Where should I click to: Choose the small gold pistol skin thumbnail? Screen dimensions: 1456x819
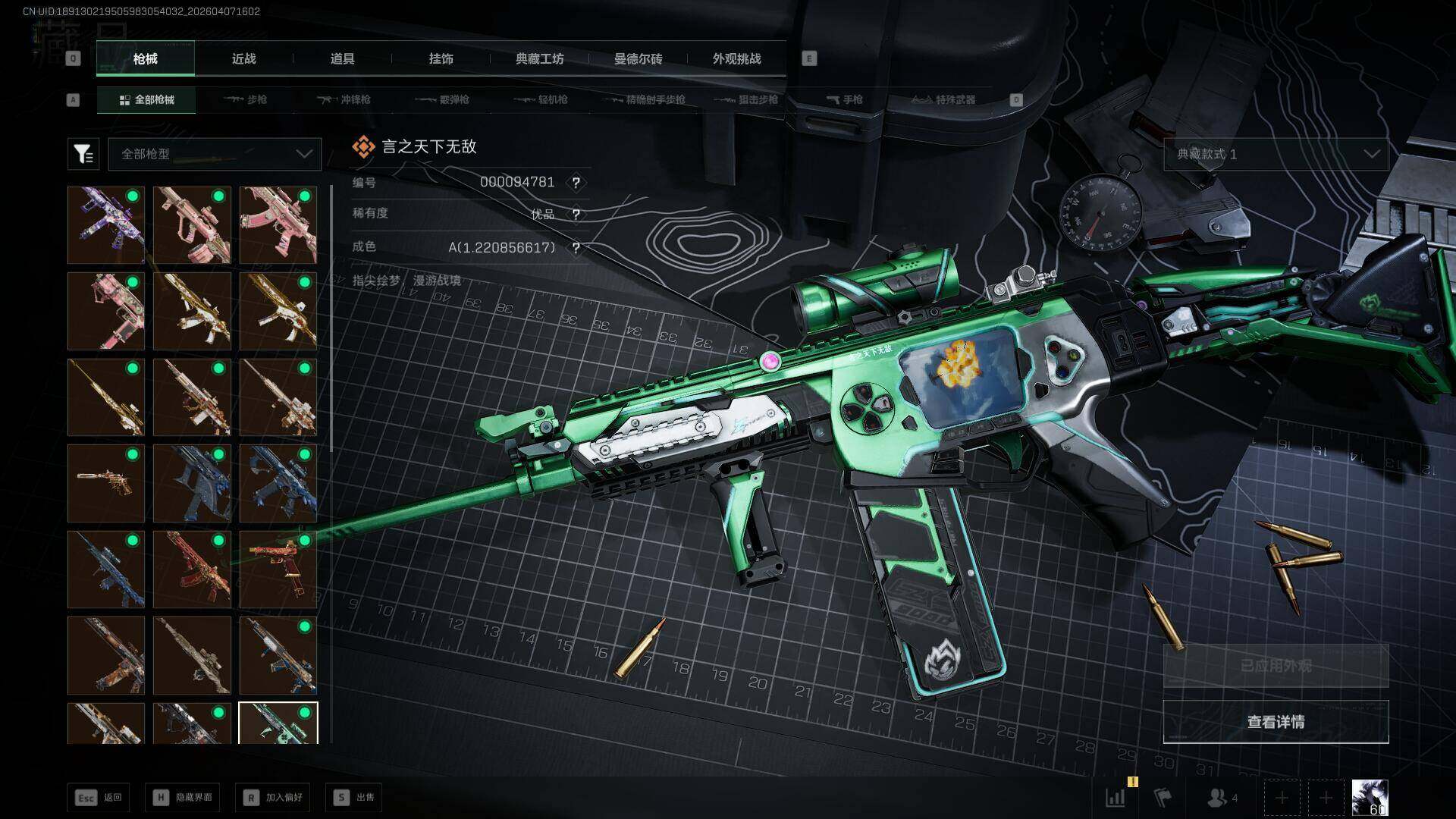pos(106,483)
